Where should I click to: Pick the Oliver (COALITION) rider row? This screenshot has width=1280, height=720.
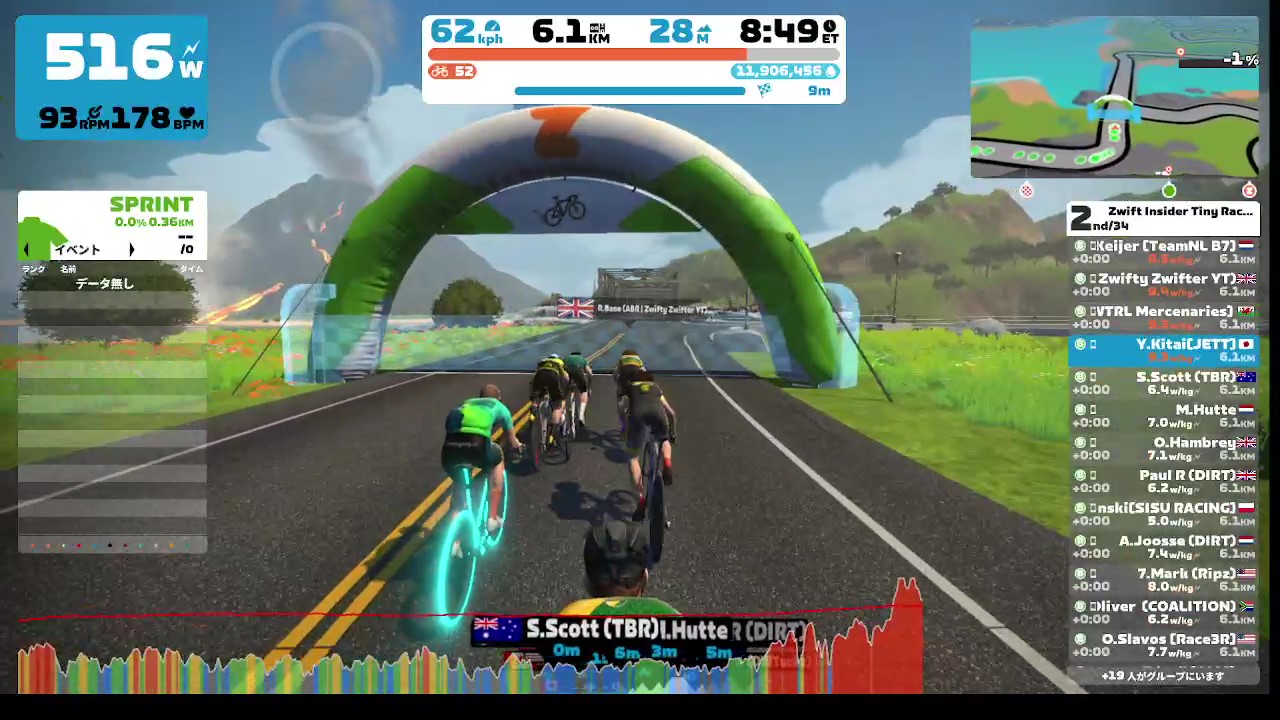(x=1163, y=613)
